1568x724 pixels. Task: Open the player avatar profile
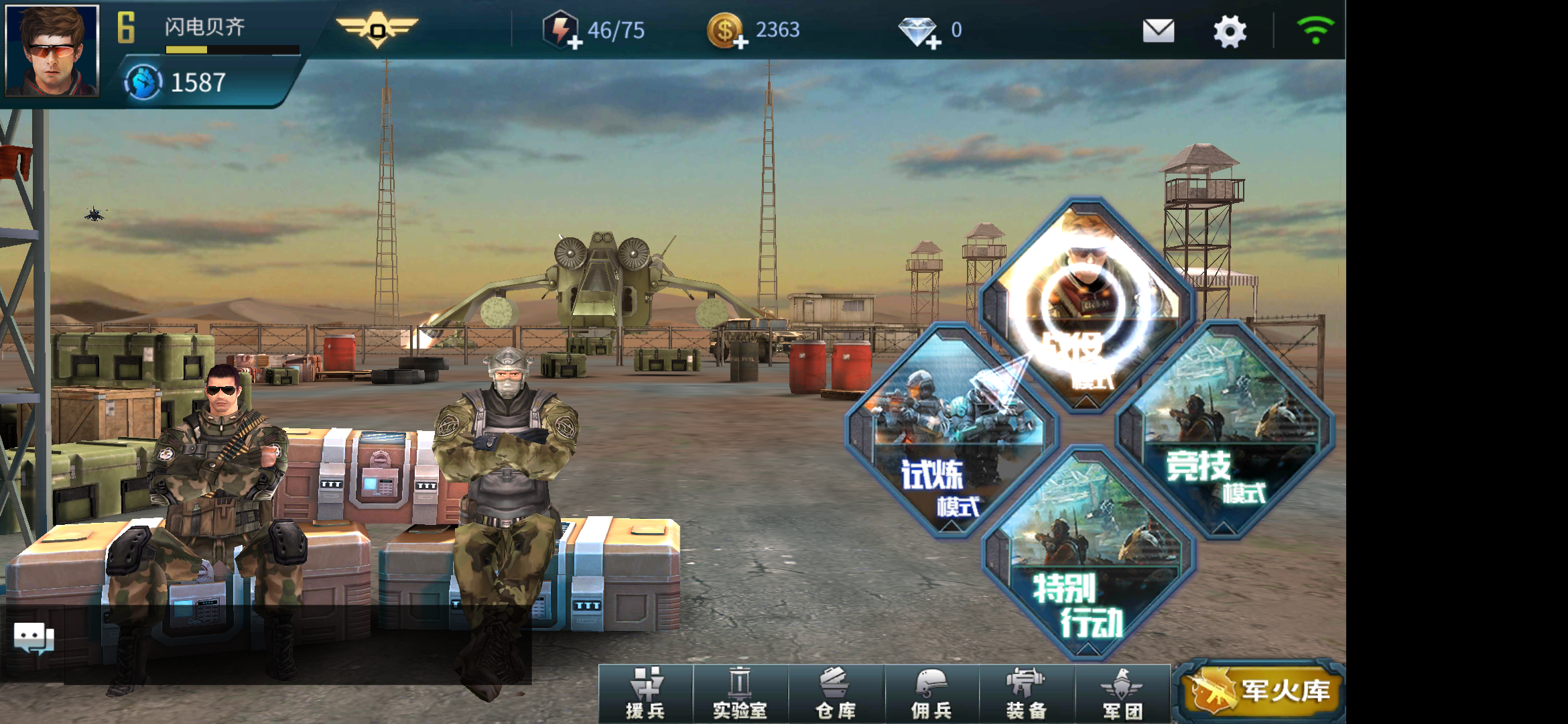[x=52, y=50]
